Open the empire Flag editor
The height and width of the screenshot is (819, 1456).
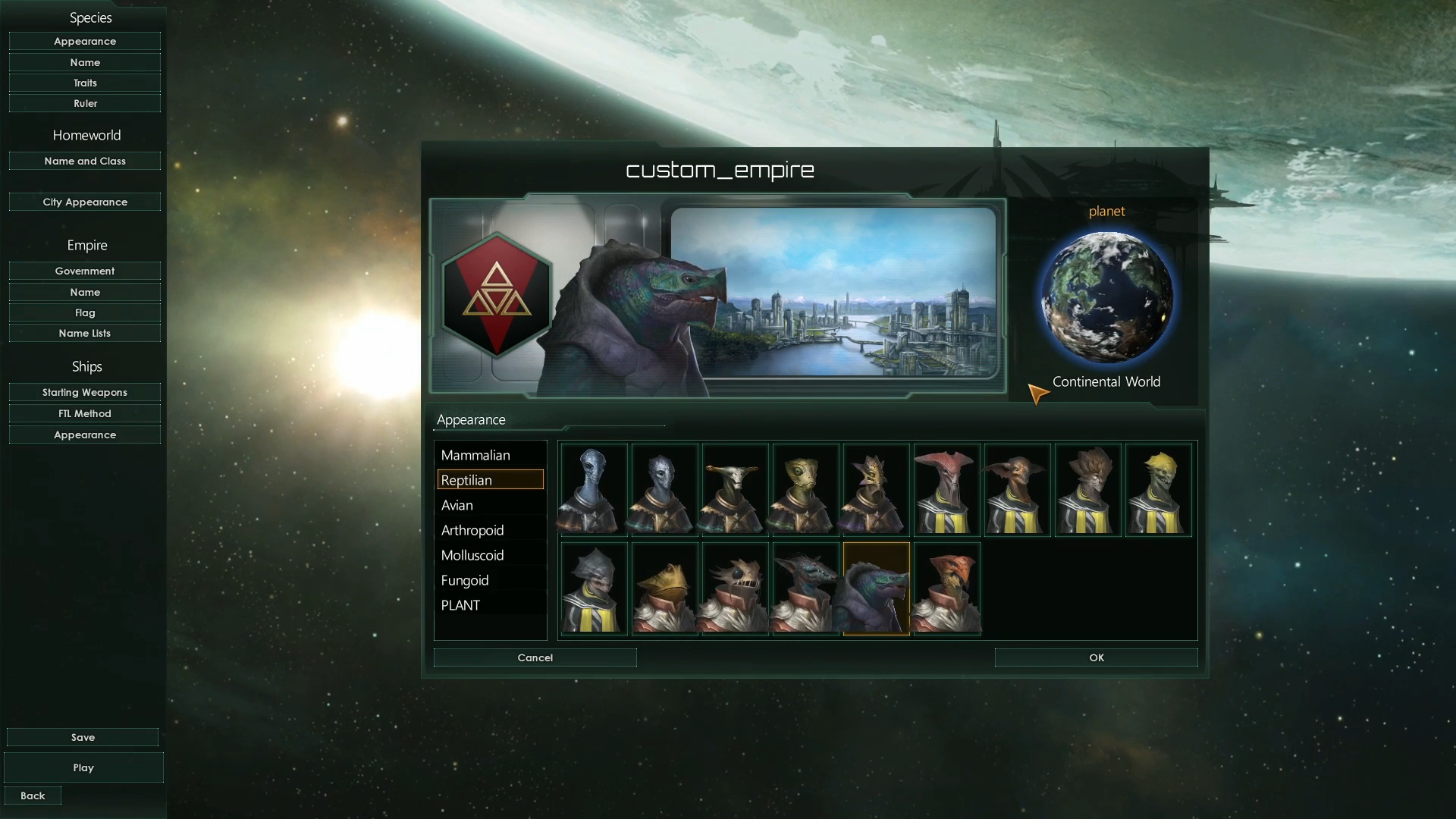pyautogui.click(x=85, y=312)
